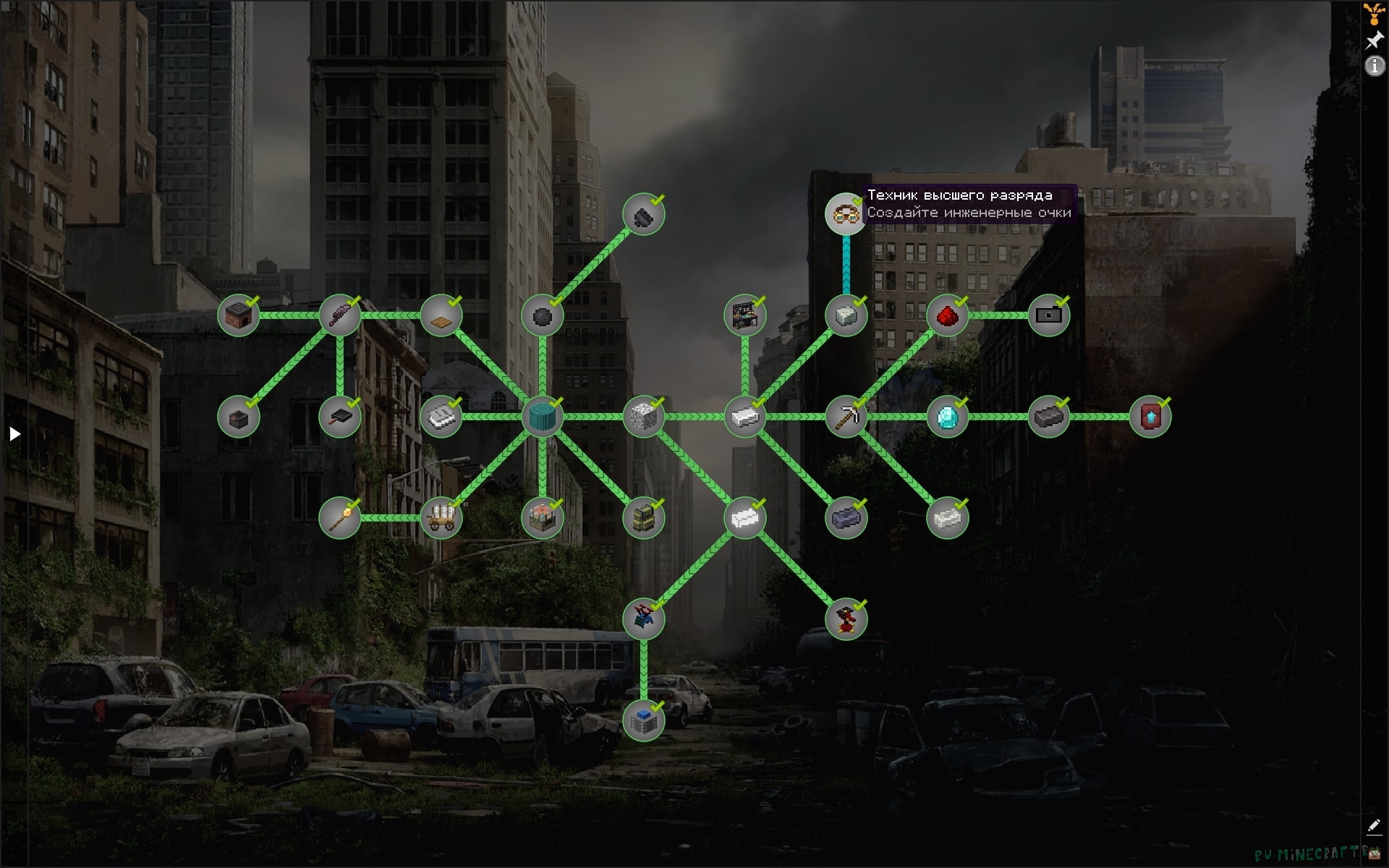Open the engineer's goggles quest node
The height and width of the screenshot is (868, 1389).
coord(845,214)
